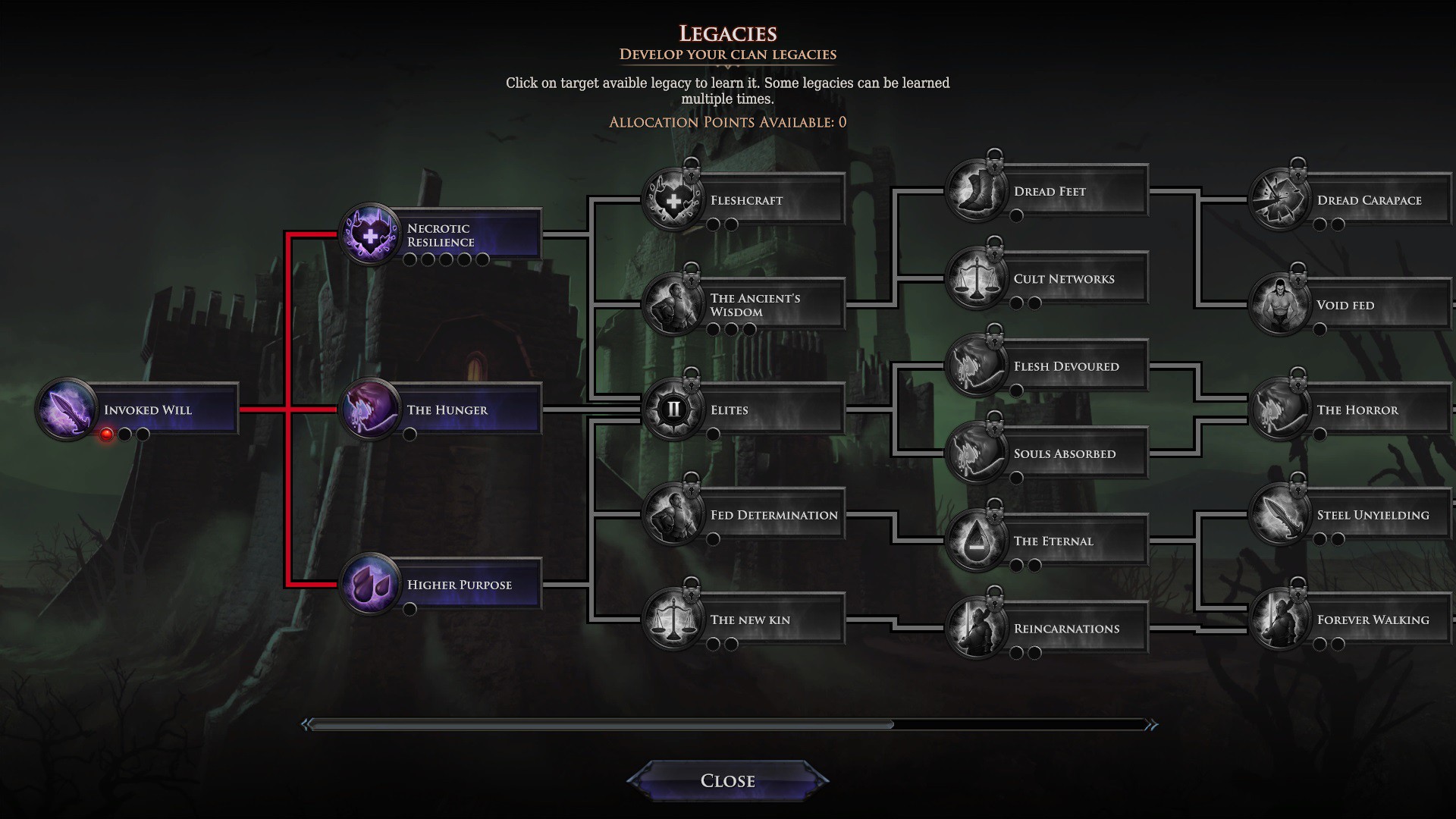Close the Legacies screen
Image resolution: width=1456 pixels, height=819 pixels.
pyautogui.click(x=727, y=780)
